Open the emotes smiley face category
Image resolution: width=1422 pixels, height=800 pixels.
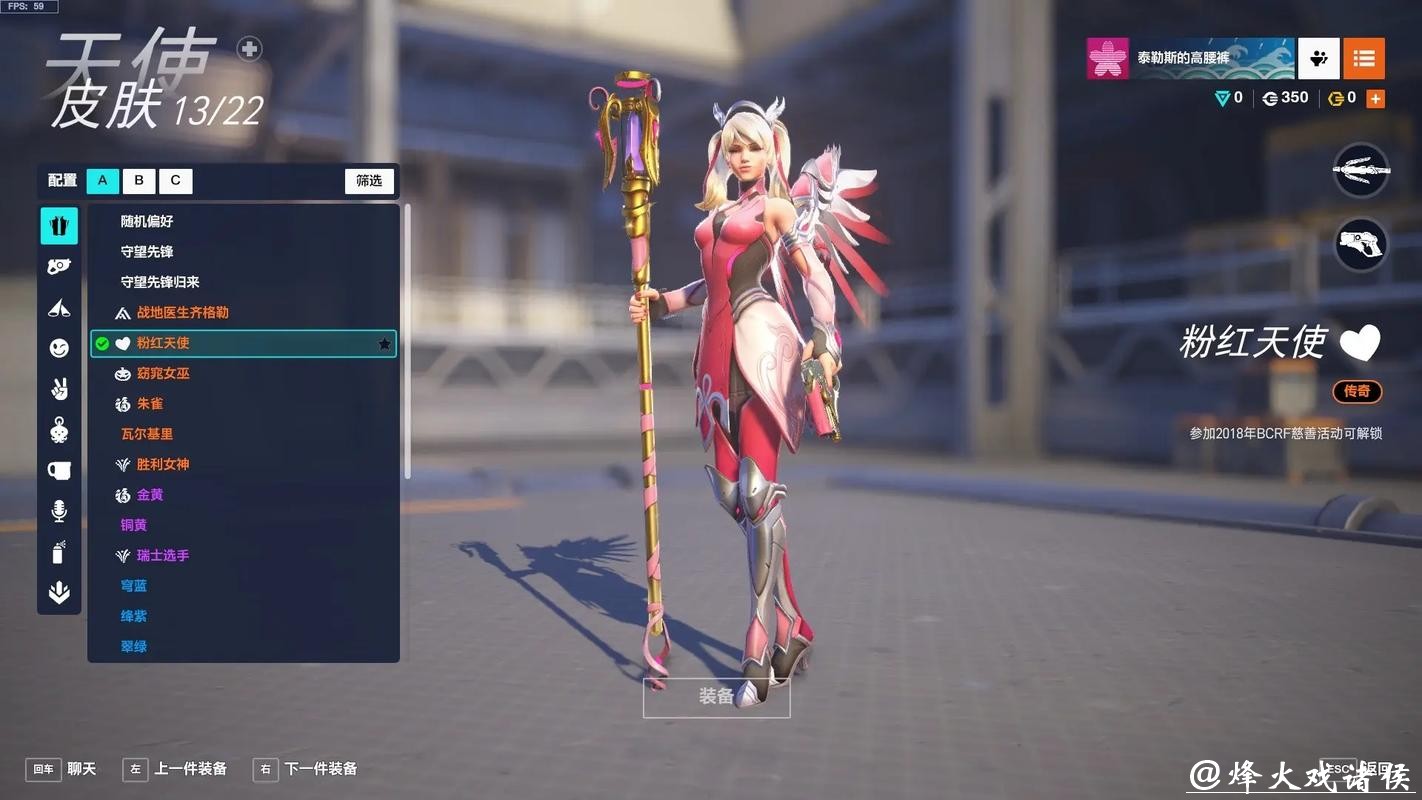[59, 347]
